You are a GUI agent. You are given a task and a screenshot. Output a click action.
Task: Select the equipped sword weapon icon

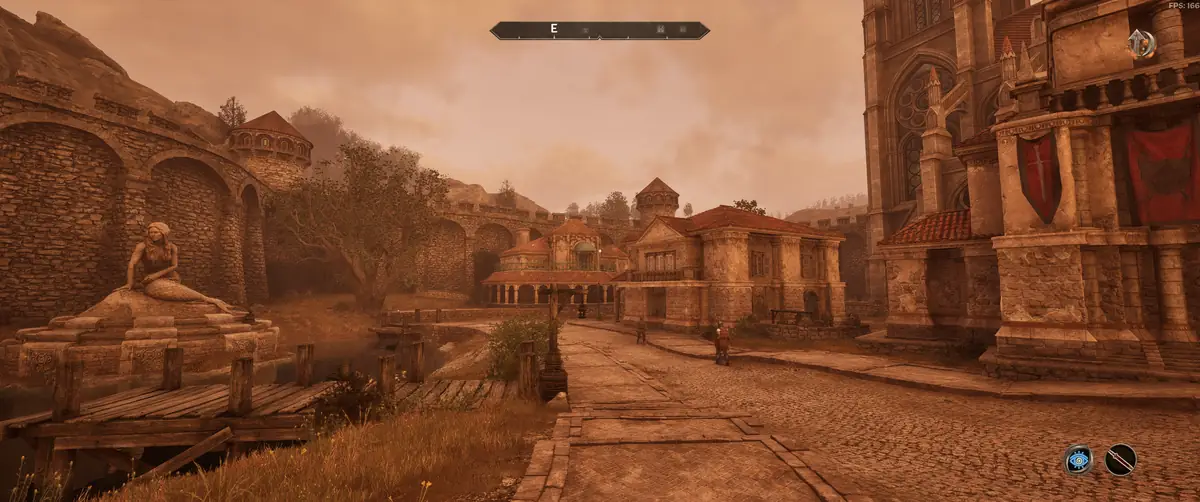[x=1120, y=459]
